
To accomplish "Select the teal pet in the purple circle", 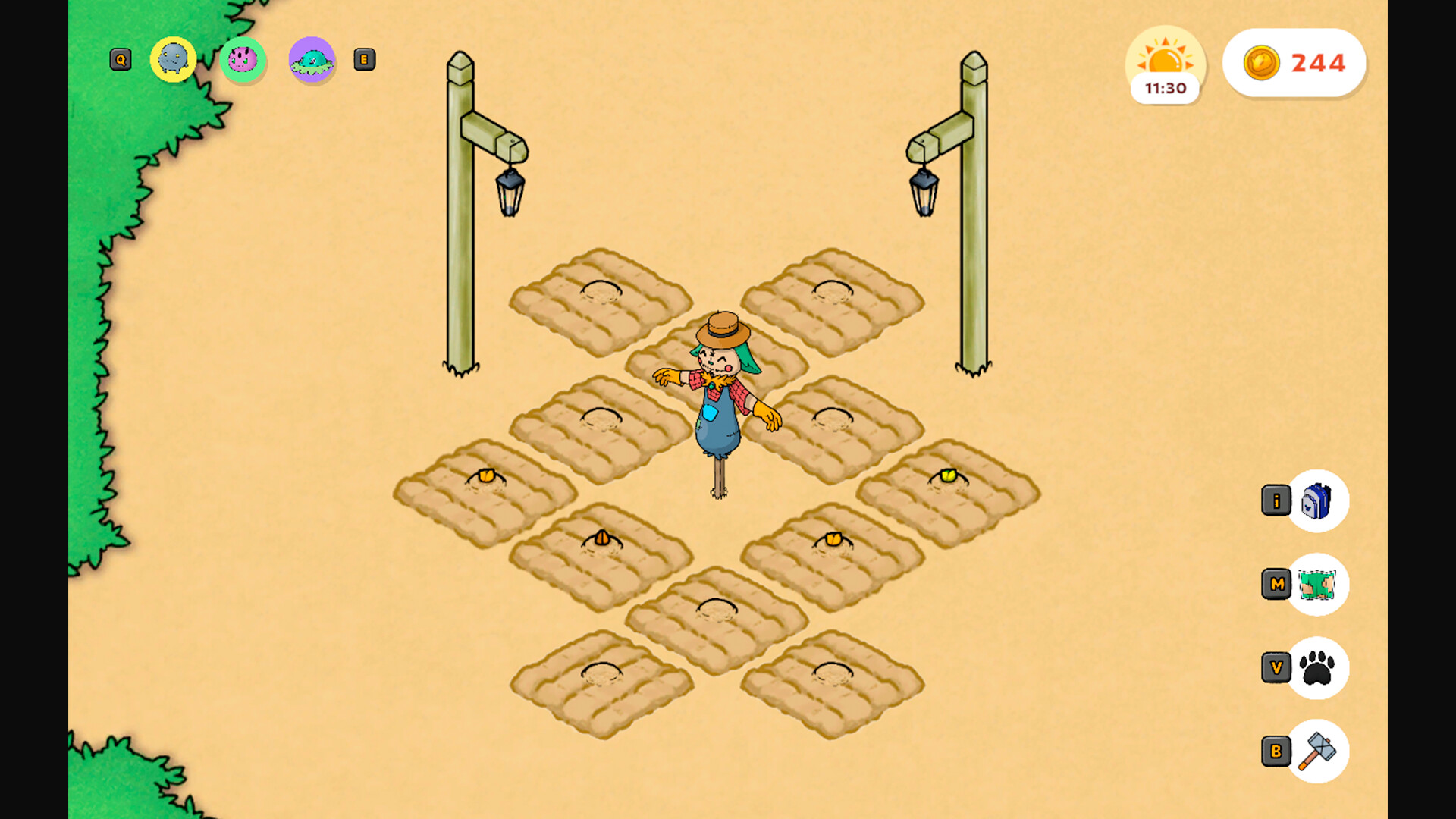I will click(x=312, y=61).
